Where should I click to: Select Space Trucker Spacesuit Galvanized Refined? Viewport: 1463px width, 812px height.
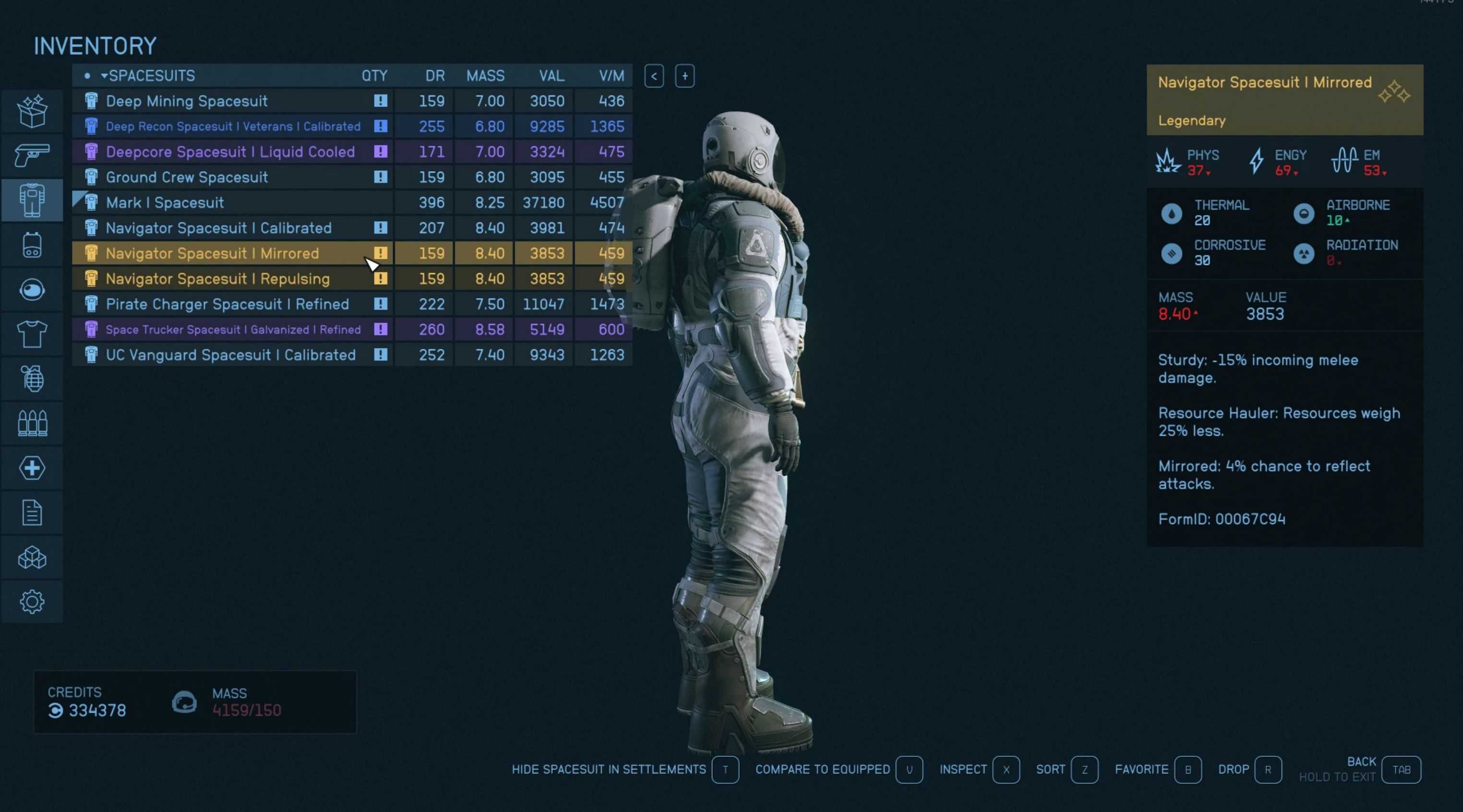coord(233,329)
